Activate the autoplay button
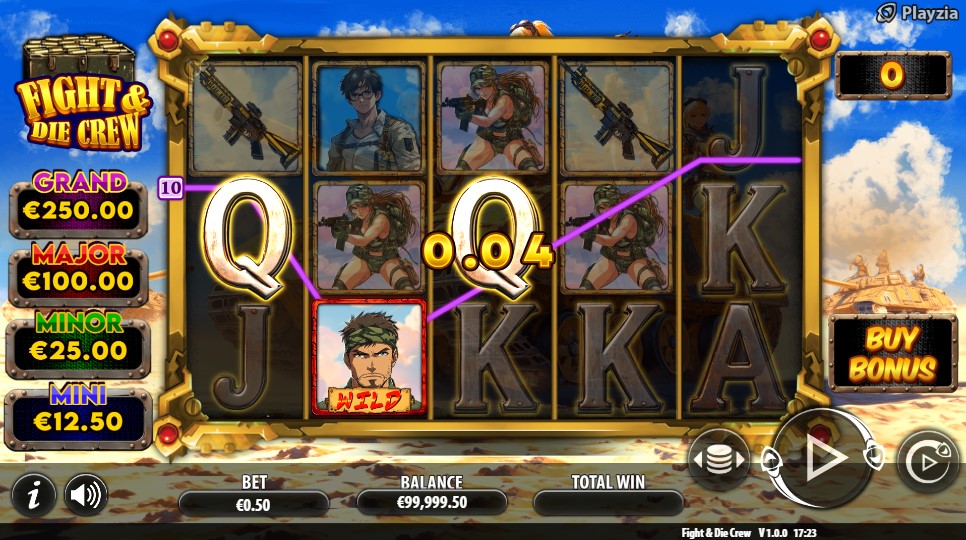The image size is (966, 540). coord(925,461)
